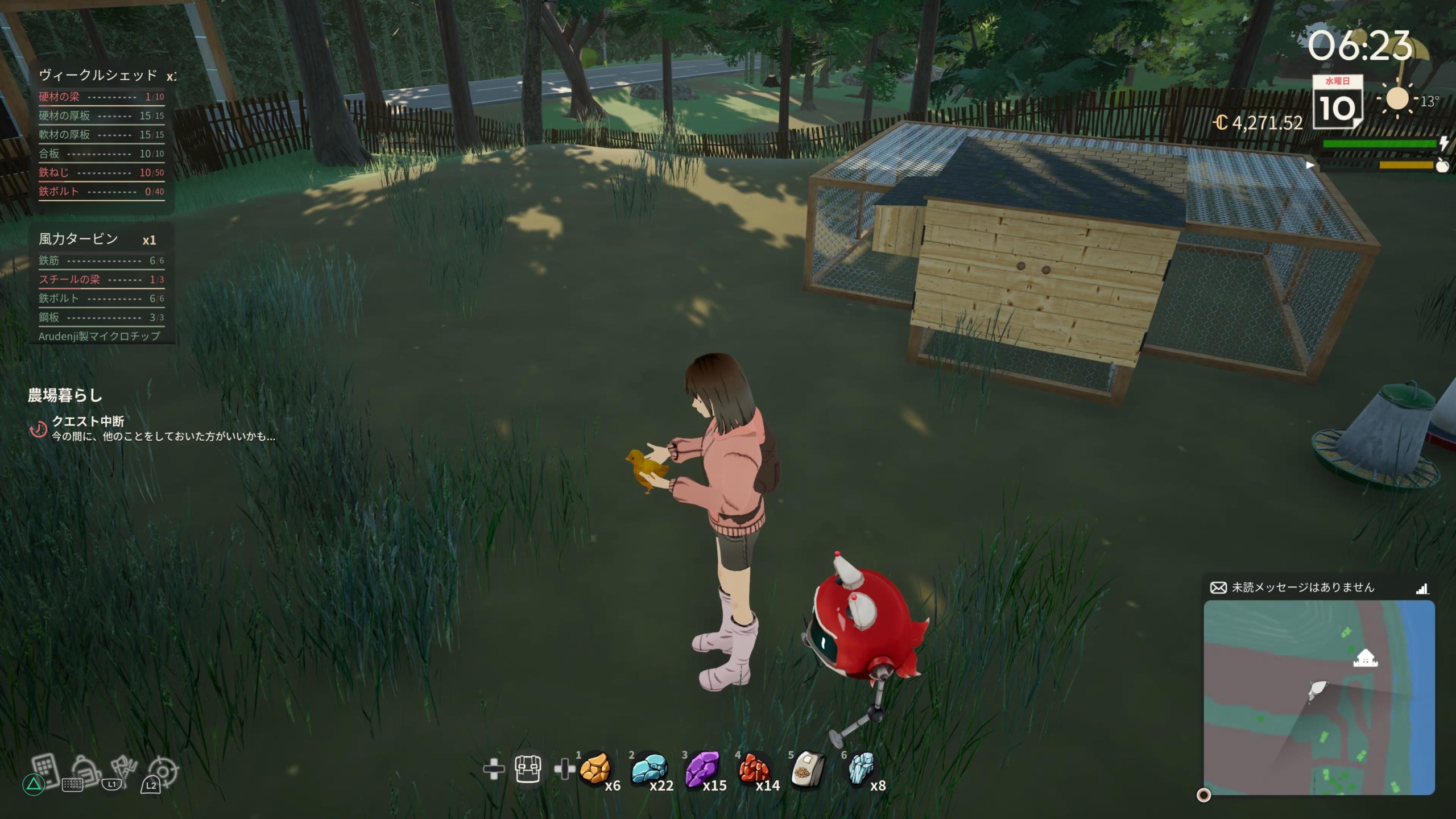Select the light blue ore hotbar slot
The height and width of the screenshot is (819, 1456).
pyautogui.click(x=648, y=769)
